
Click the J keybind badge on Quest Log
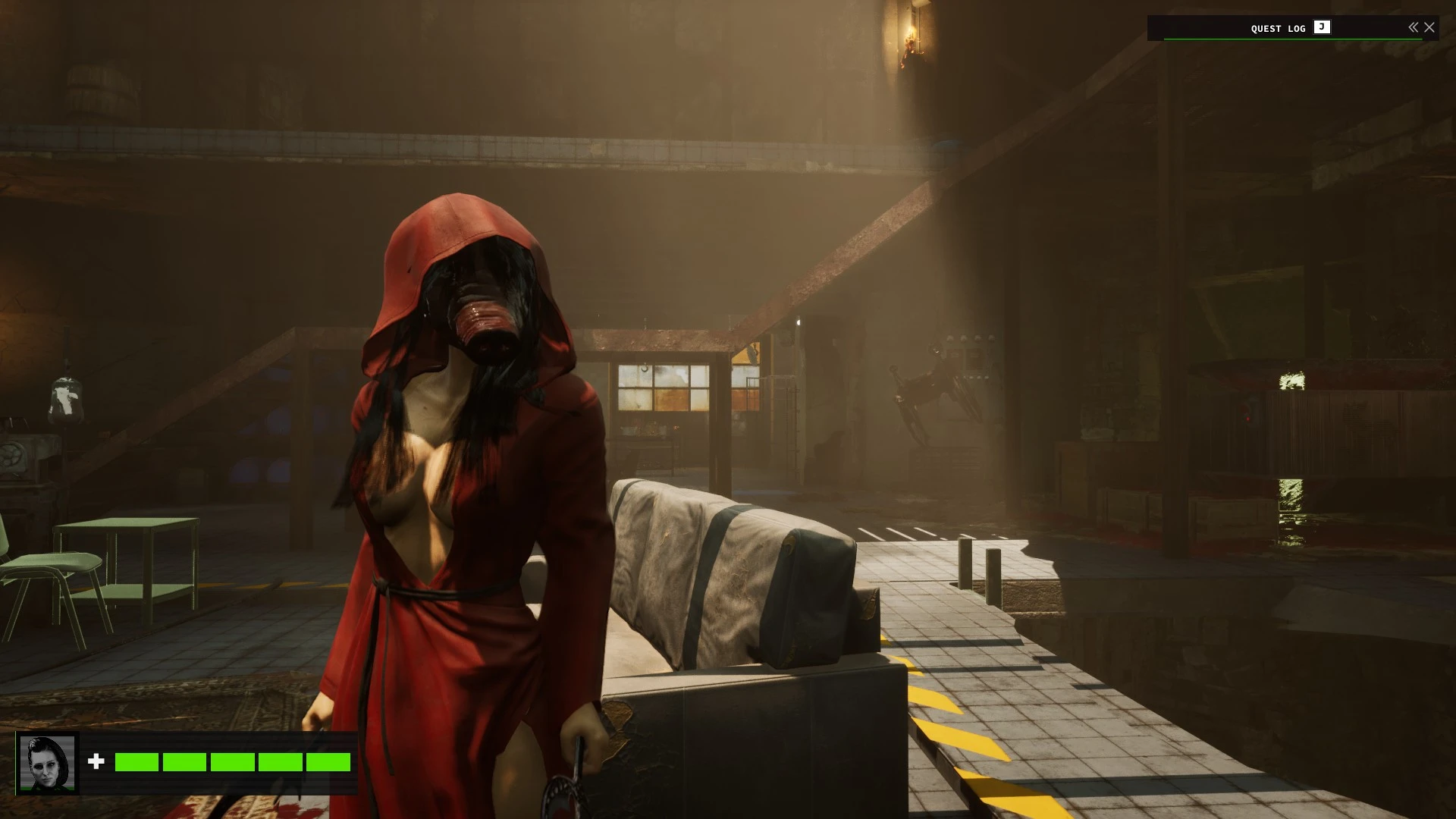1322,28
